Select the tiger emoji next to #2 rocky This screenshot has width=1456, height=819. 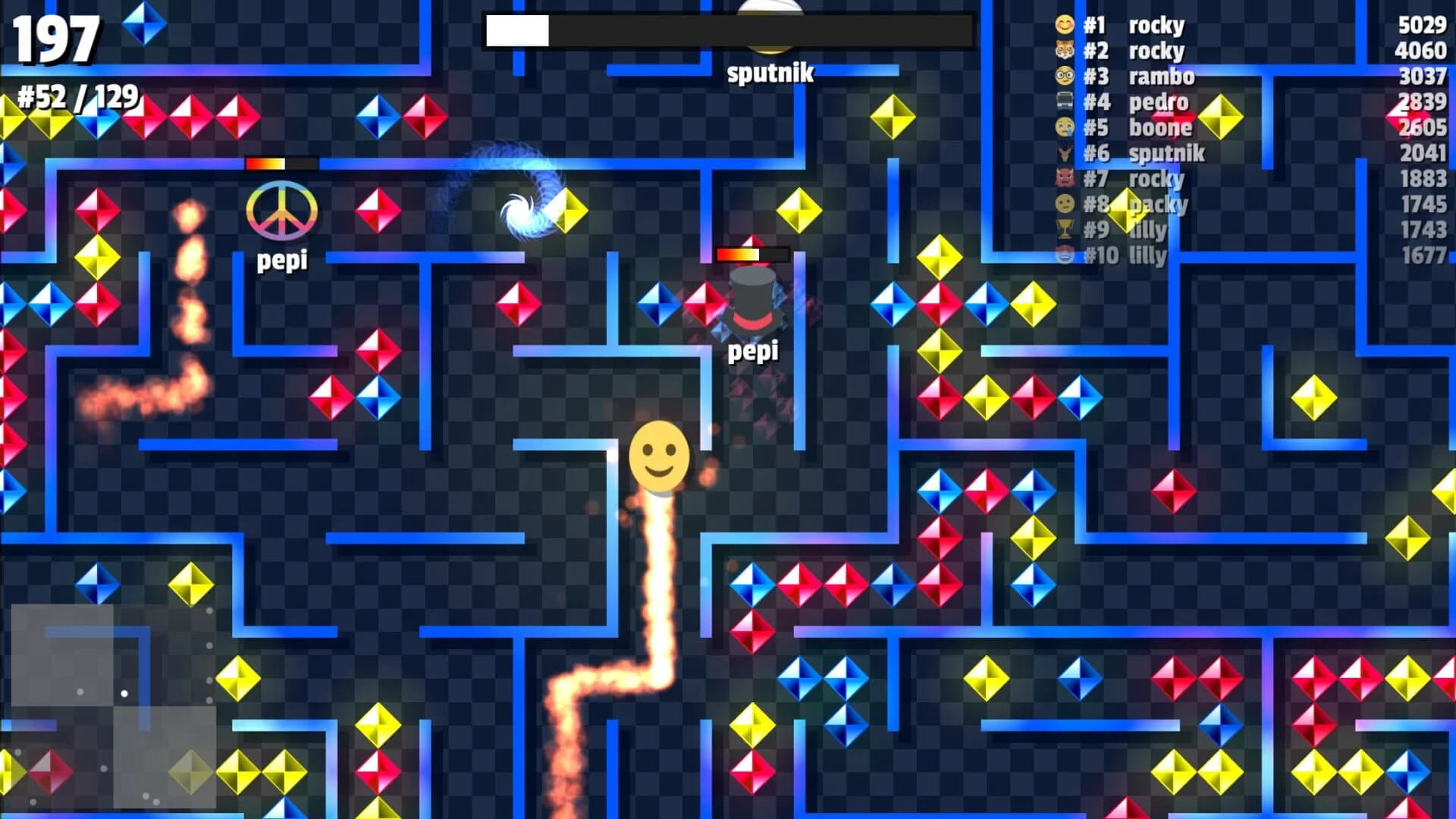pos(1065,51)
